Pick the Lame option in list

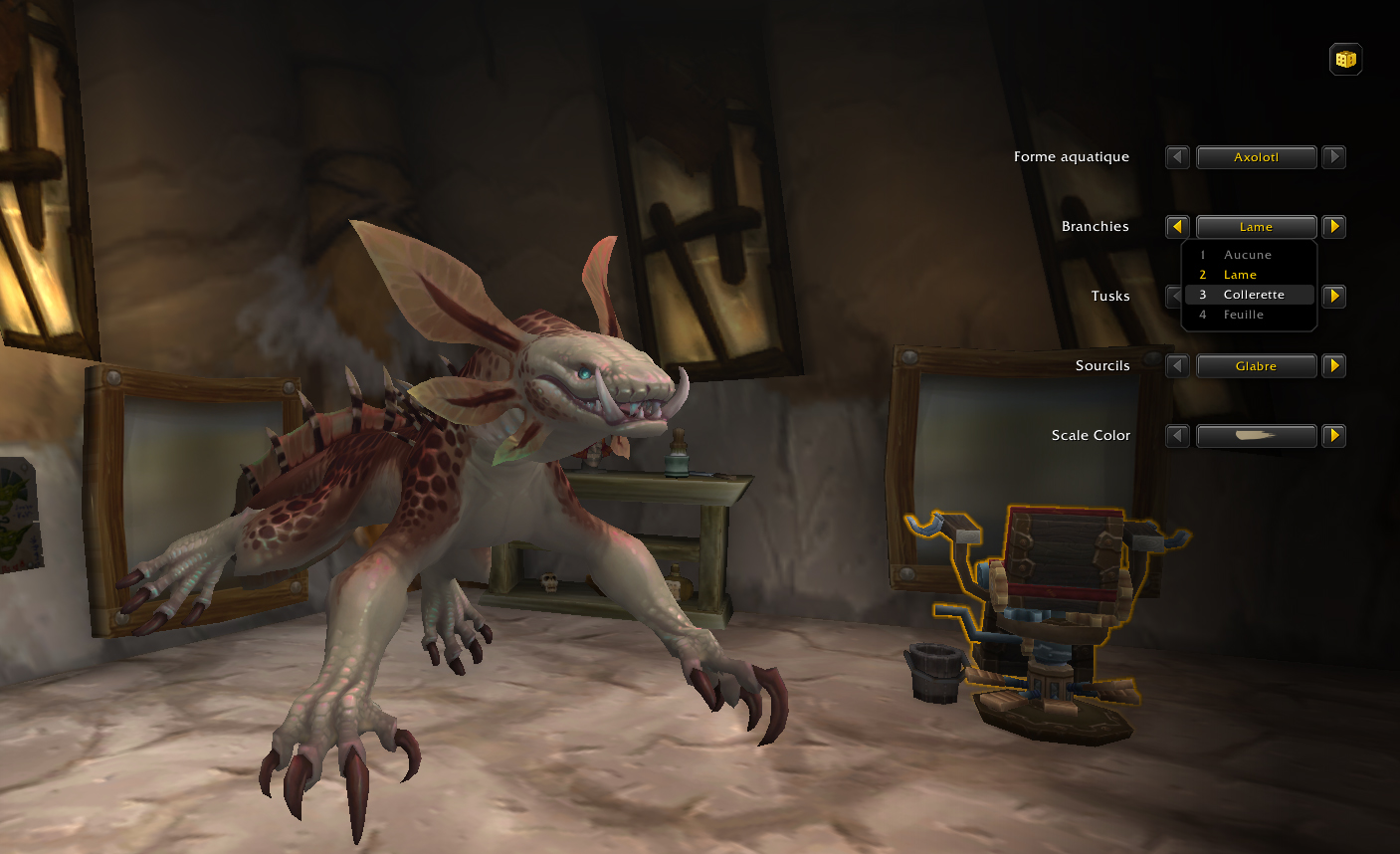[1241, 275]
